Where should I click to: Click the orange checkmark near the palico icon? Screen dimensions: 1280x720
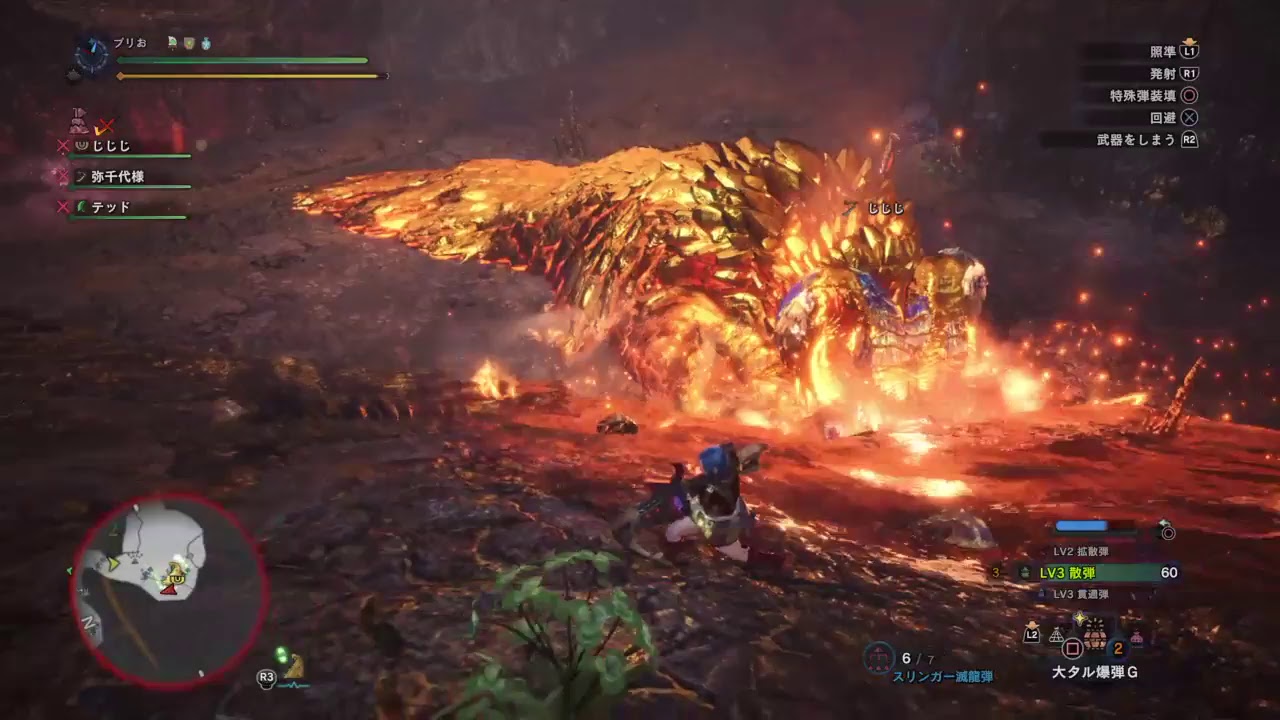(x=101, y=131)
